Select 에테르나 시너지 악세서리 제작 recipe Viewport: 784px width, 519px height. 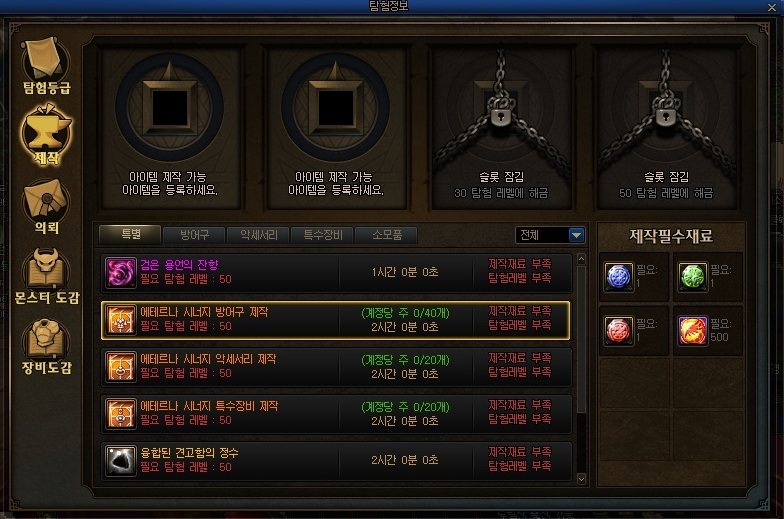click(x=336, y=366)
